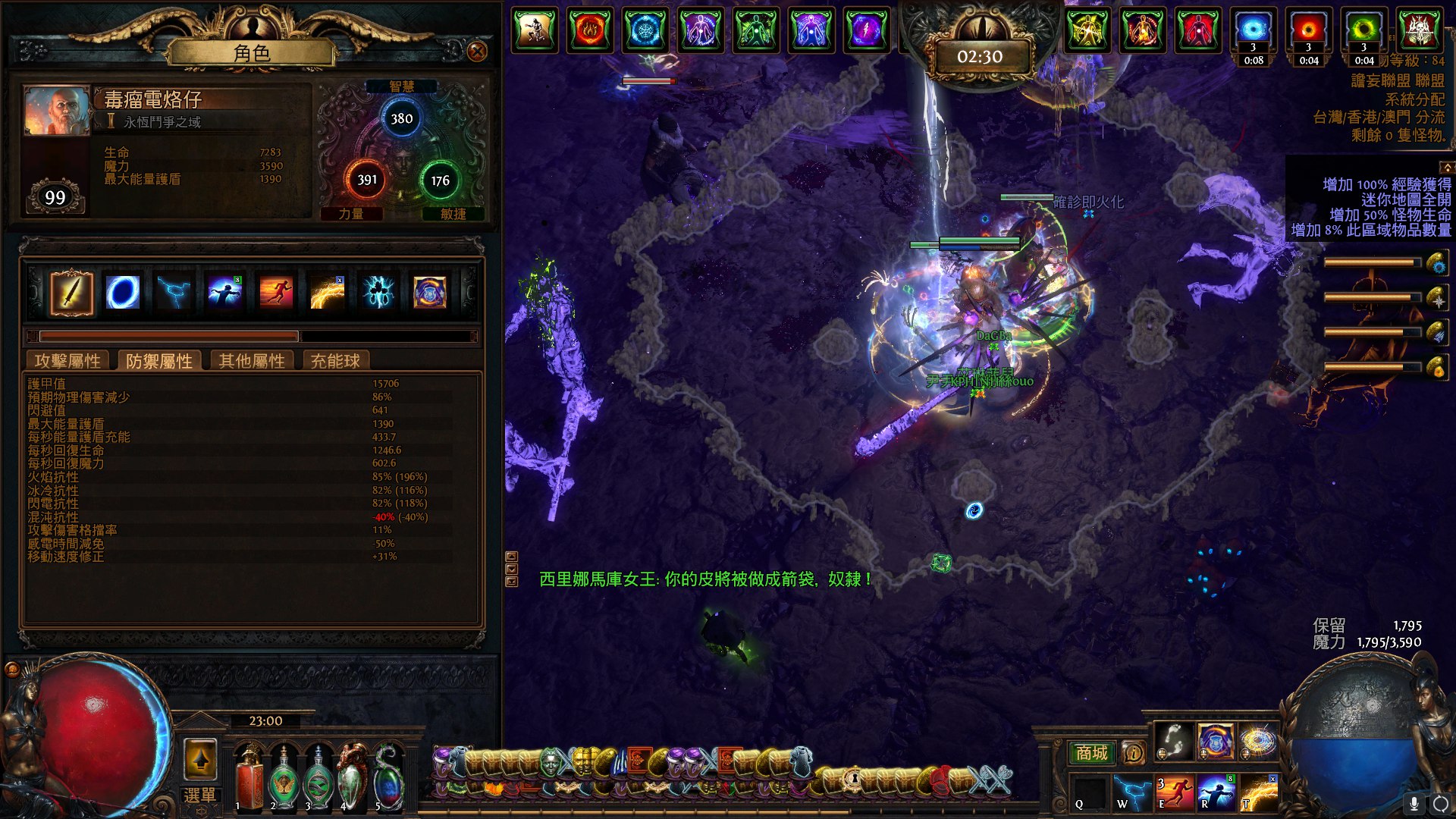Click the level-up arrow button
The height and width of the screenshot is (819, 1456).
tap(200, 758)
